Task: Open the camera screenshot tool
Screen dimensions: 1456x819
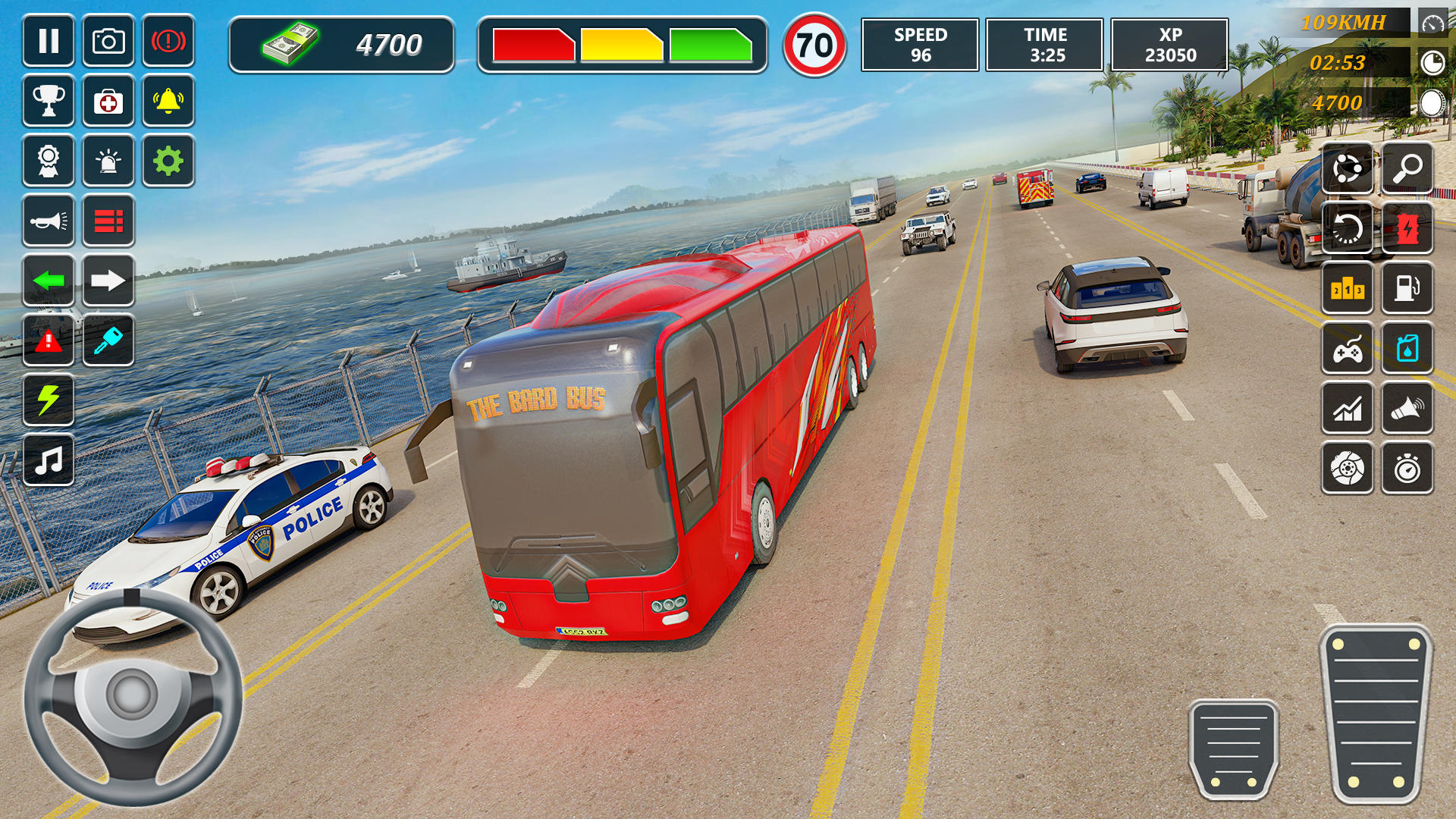Action: pyautogui.click(x=108, y=42)
